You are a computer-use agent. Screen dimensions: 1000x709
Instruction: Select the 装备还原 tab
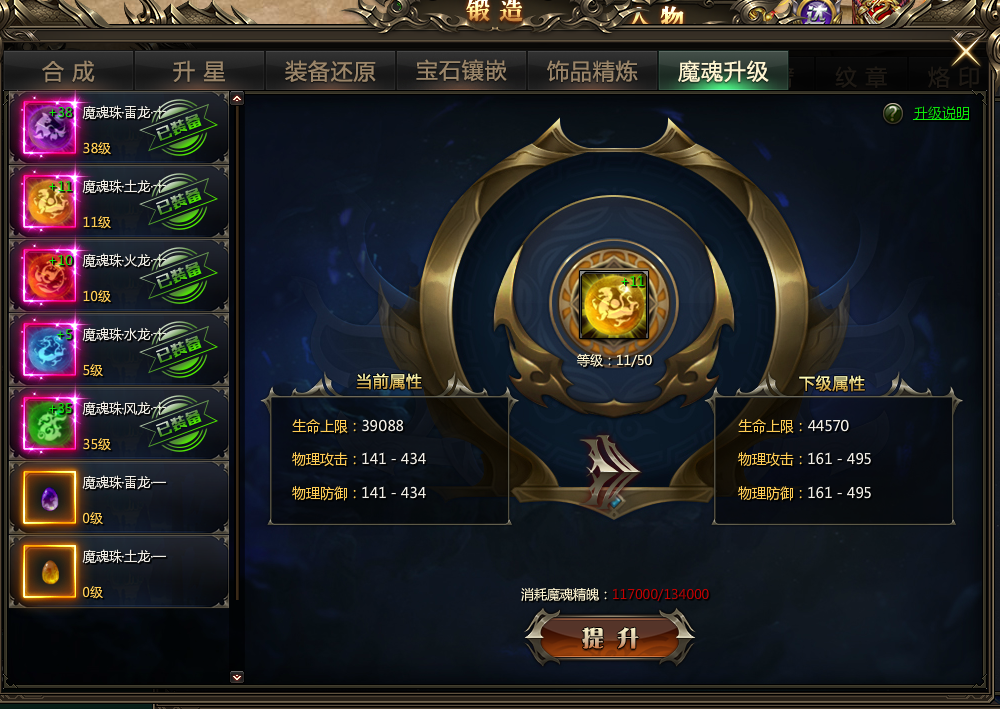[330, 72]
